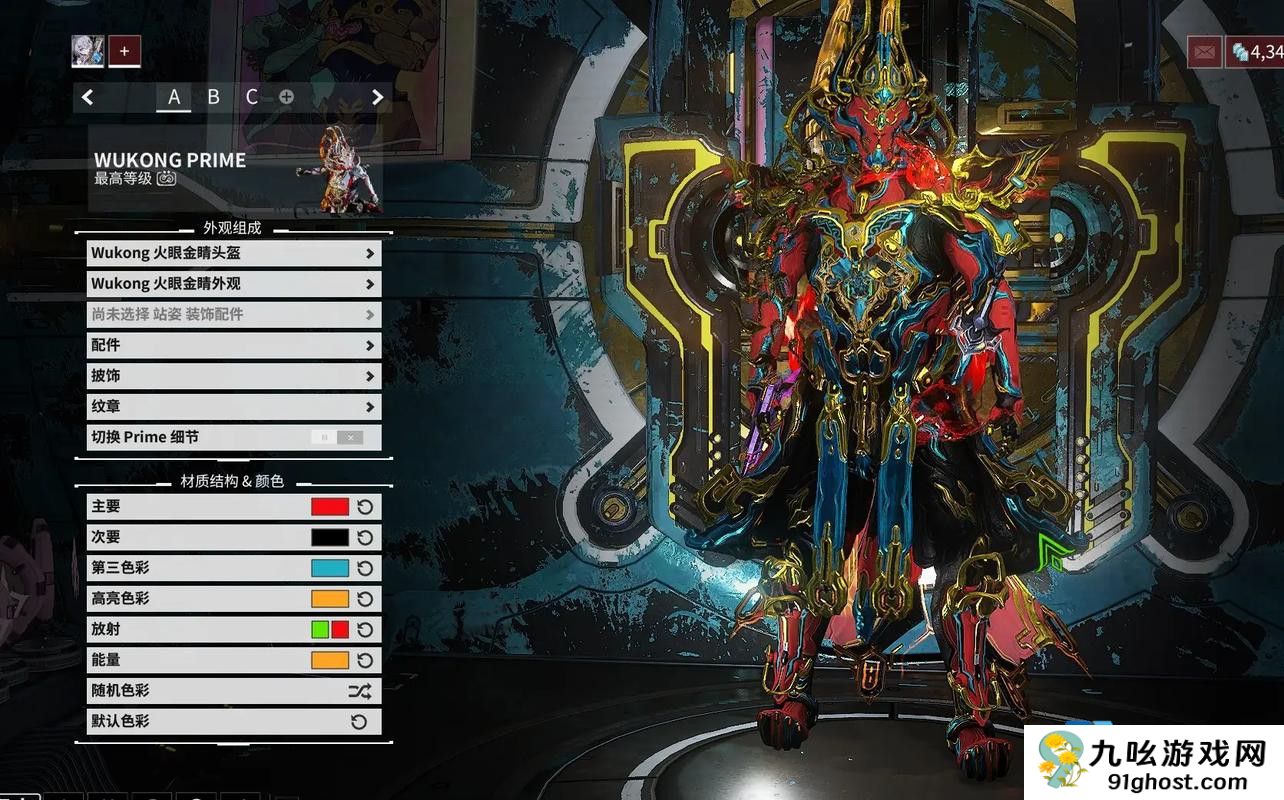Open the 纹章 sigil menu
Screen dimensions: 1284x800
pyautogui.click(x=233, y=407)
